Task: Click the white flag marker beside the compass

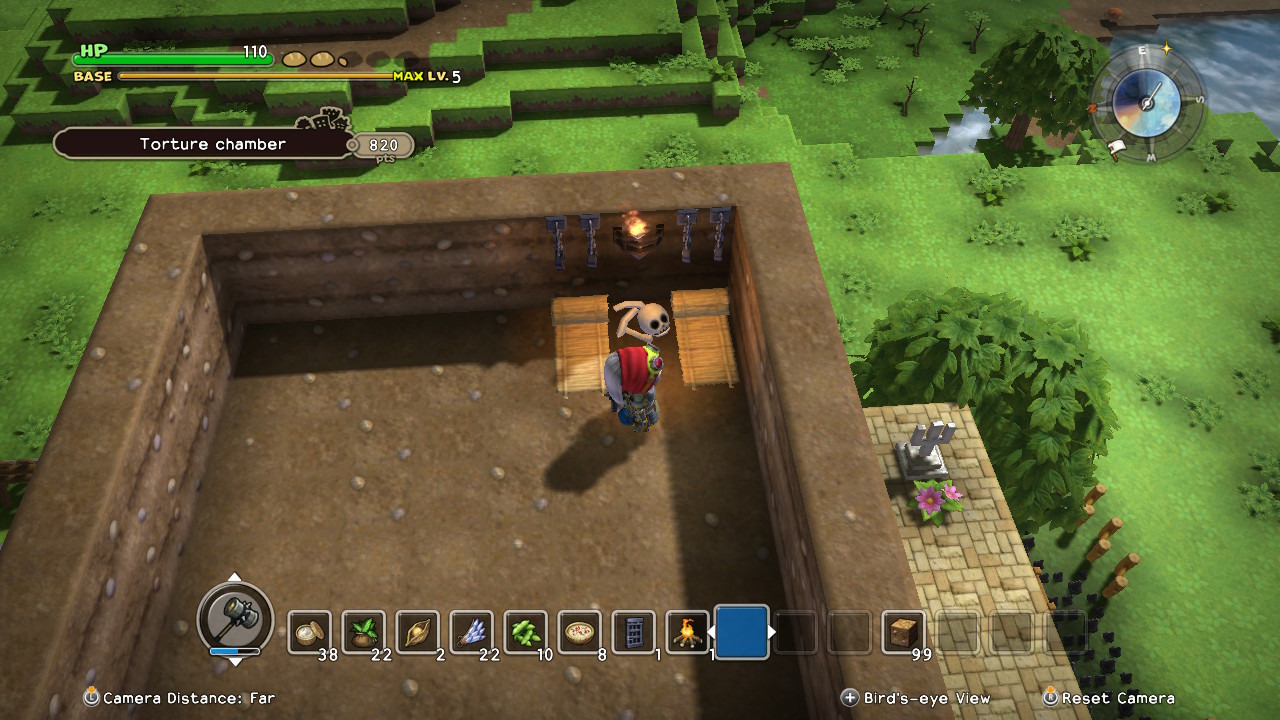Action: coord(1117,150)
